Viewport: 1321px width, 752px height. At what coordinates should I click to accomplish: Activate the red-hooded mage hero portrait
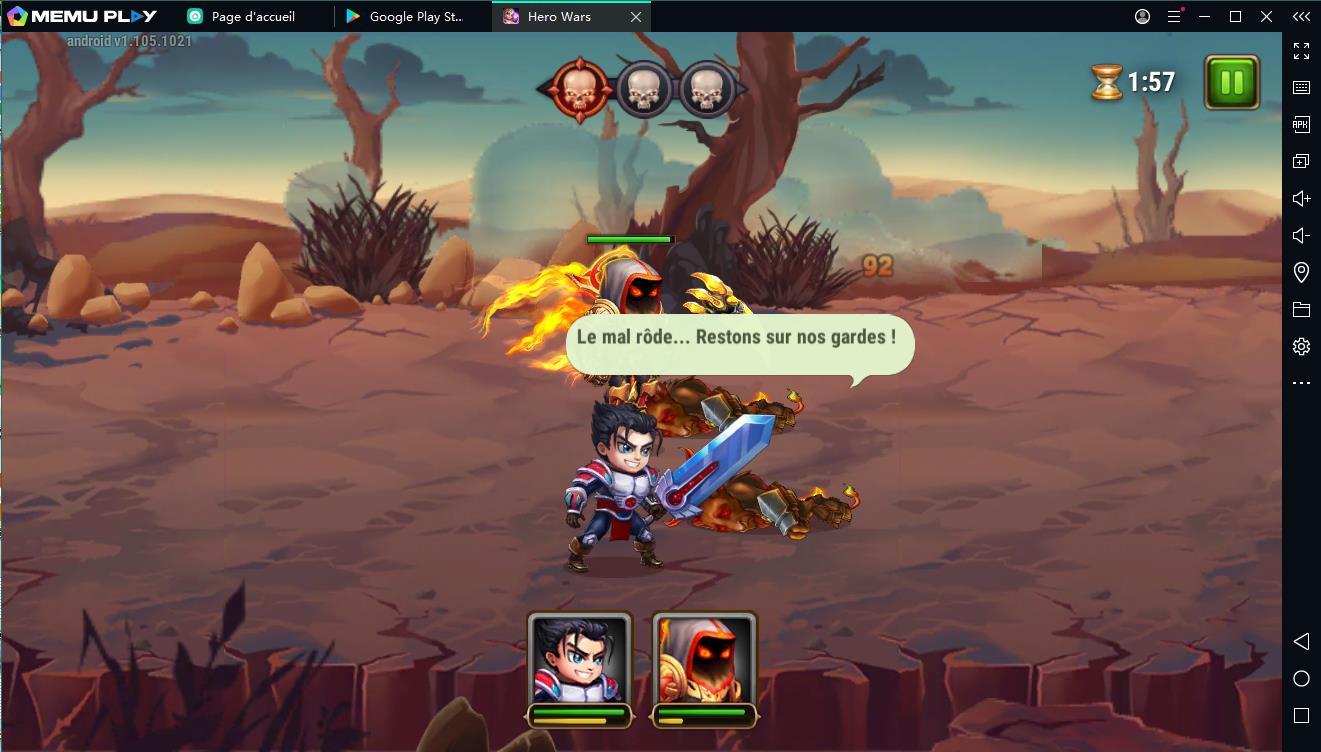[x=704, y=658]
